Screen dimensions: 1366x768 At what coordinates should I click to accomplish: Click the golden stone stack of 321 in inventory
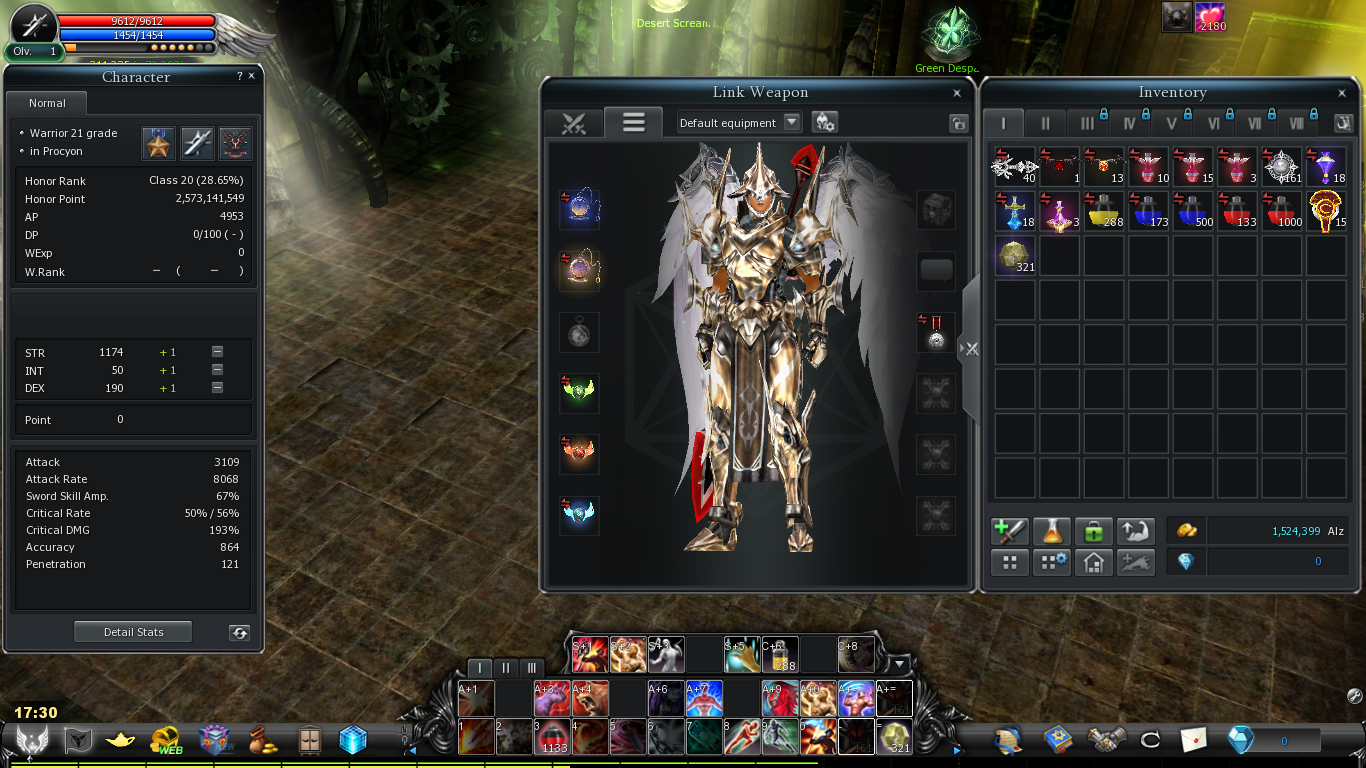point(1016,256)
